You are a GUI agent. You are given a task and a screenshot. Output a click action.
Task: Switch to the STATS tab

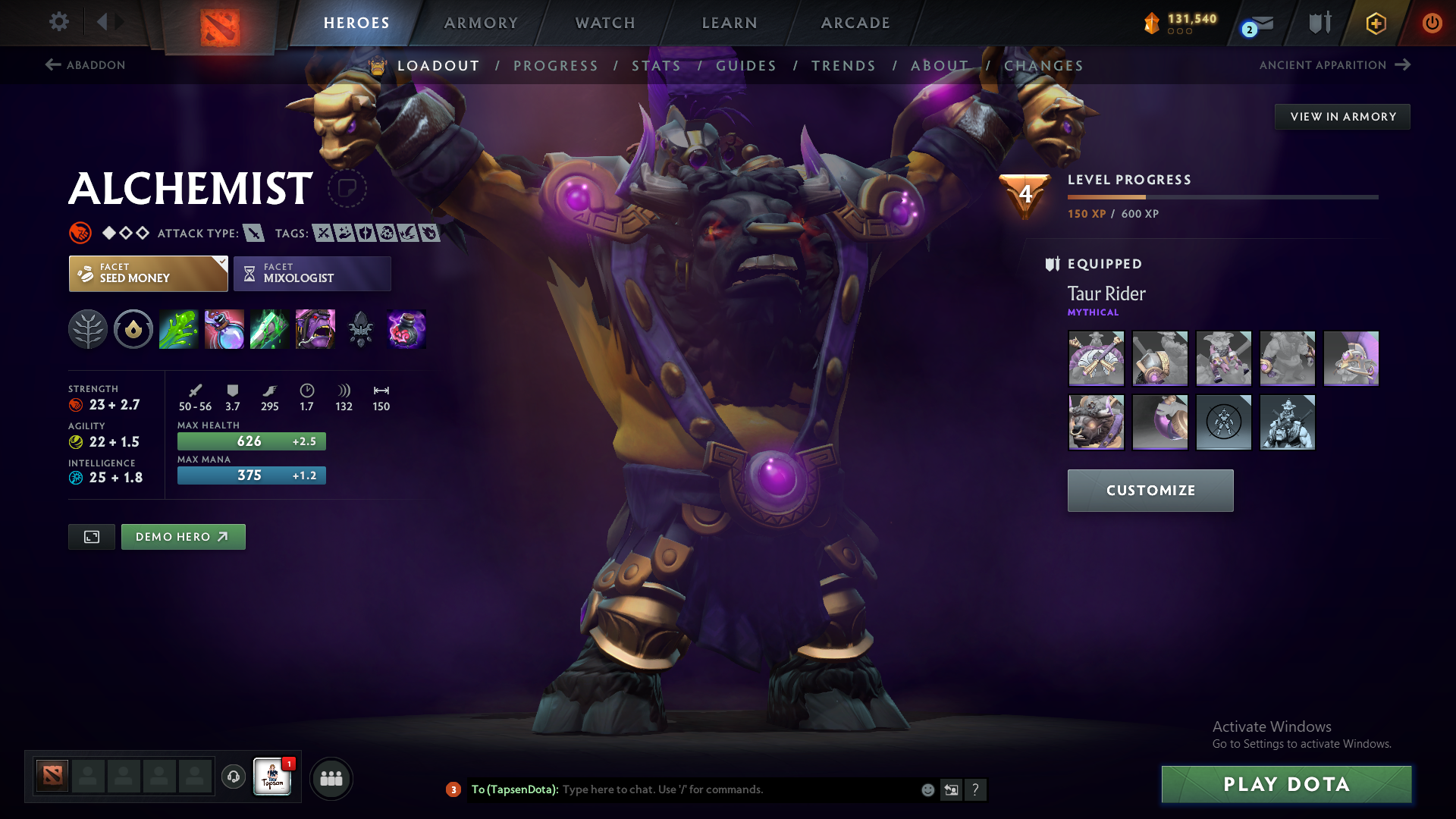click(657, 65)
